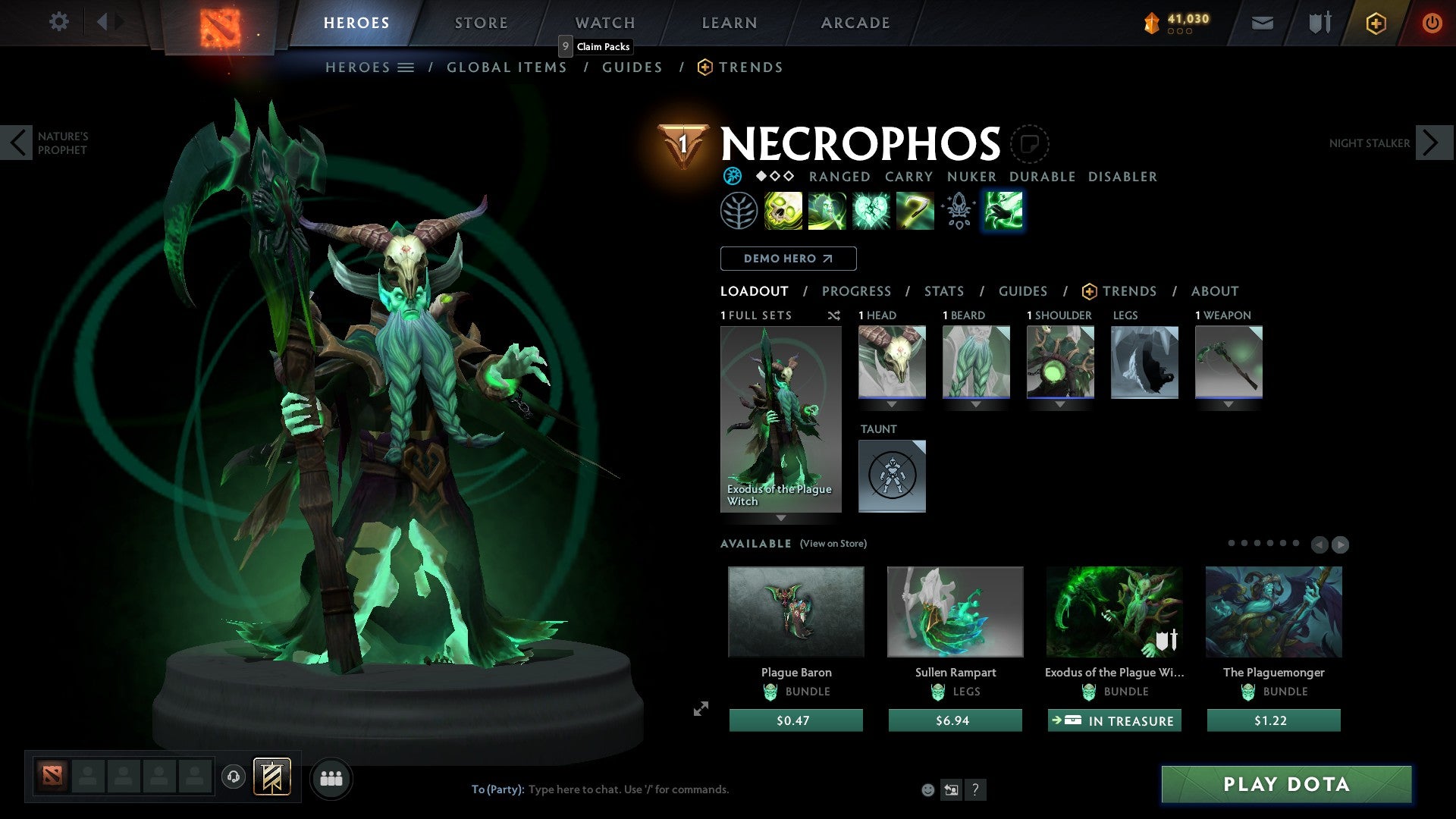Click the DEMO HERO button
The image size is (1456, 819).
pyautogui.click(x=787, y=258)
